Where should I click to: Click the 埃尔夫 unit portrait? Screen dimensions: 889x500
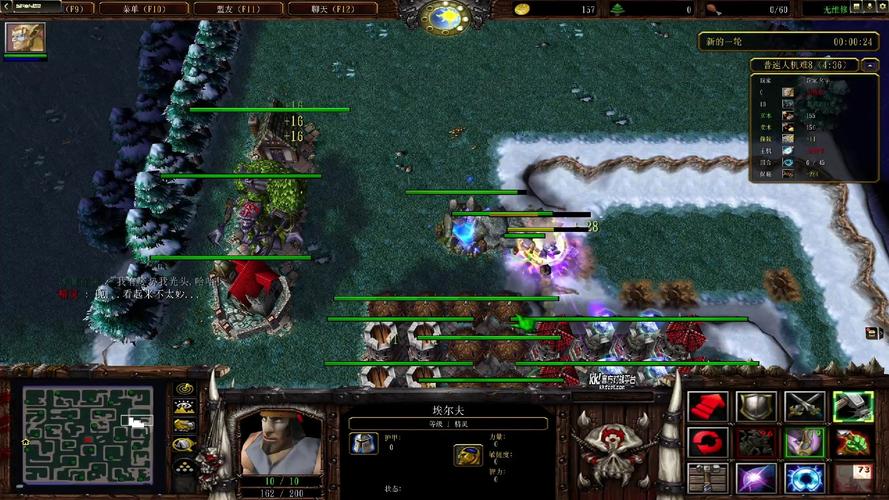(270, 437)
